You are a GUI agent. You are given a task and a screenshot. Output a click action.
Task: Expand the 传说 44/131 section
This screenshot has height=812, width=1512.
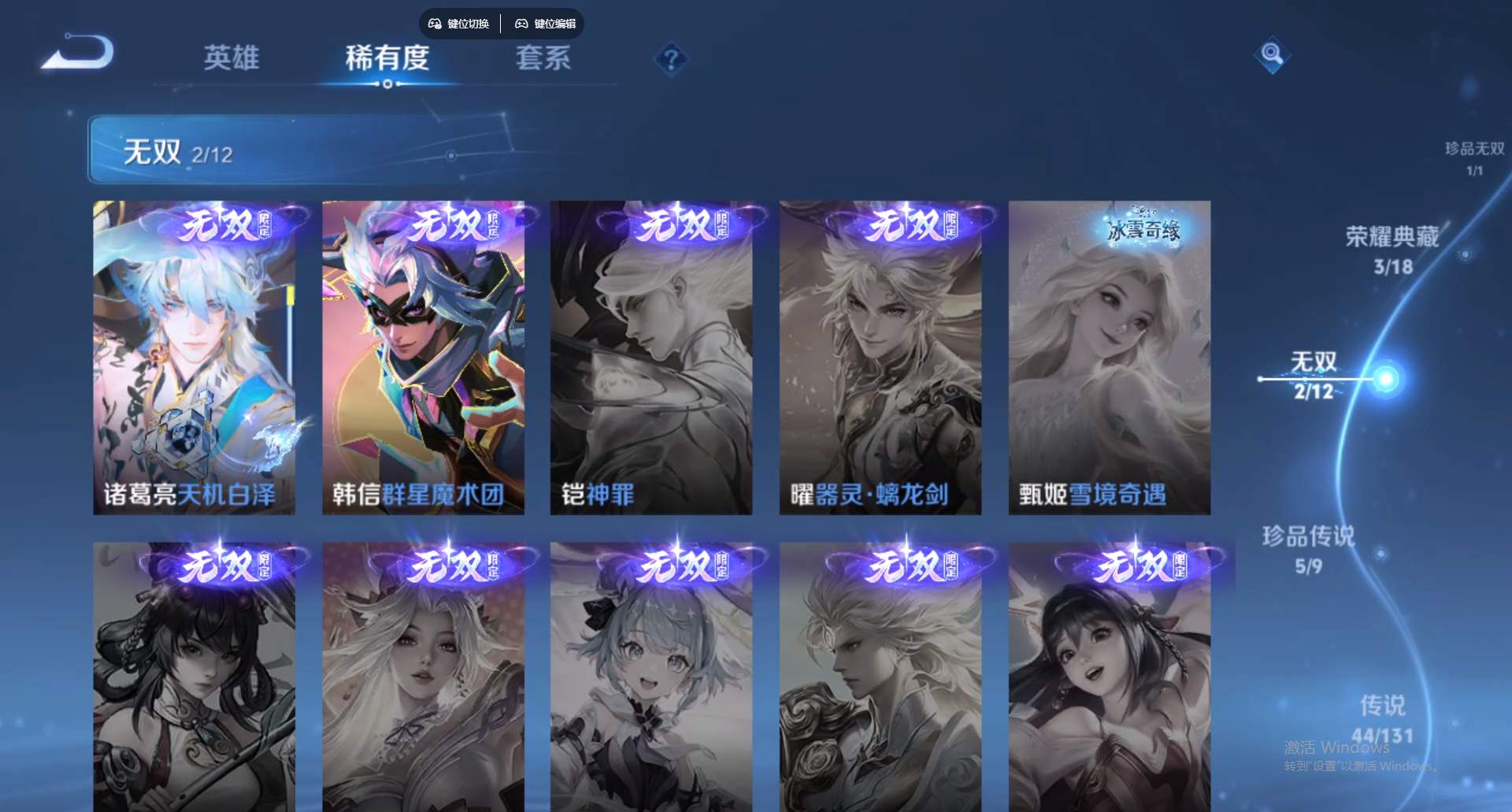click(x=1382, y=719)
